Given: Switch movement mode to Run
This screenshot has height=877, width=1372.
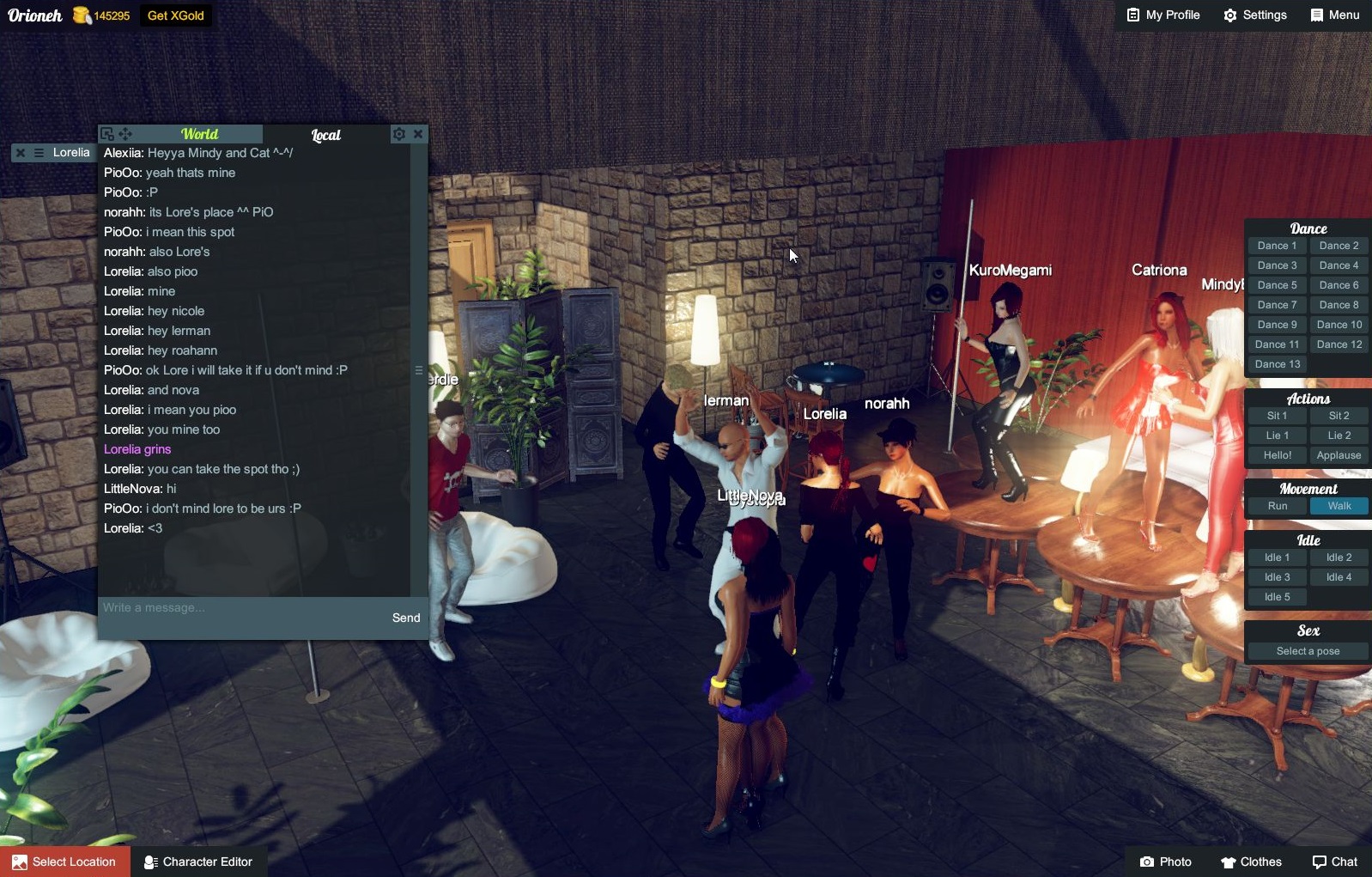Looking at the screenshot, I should [1277, 506].
